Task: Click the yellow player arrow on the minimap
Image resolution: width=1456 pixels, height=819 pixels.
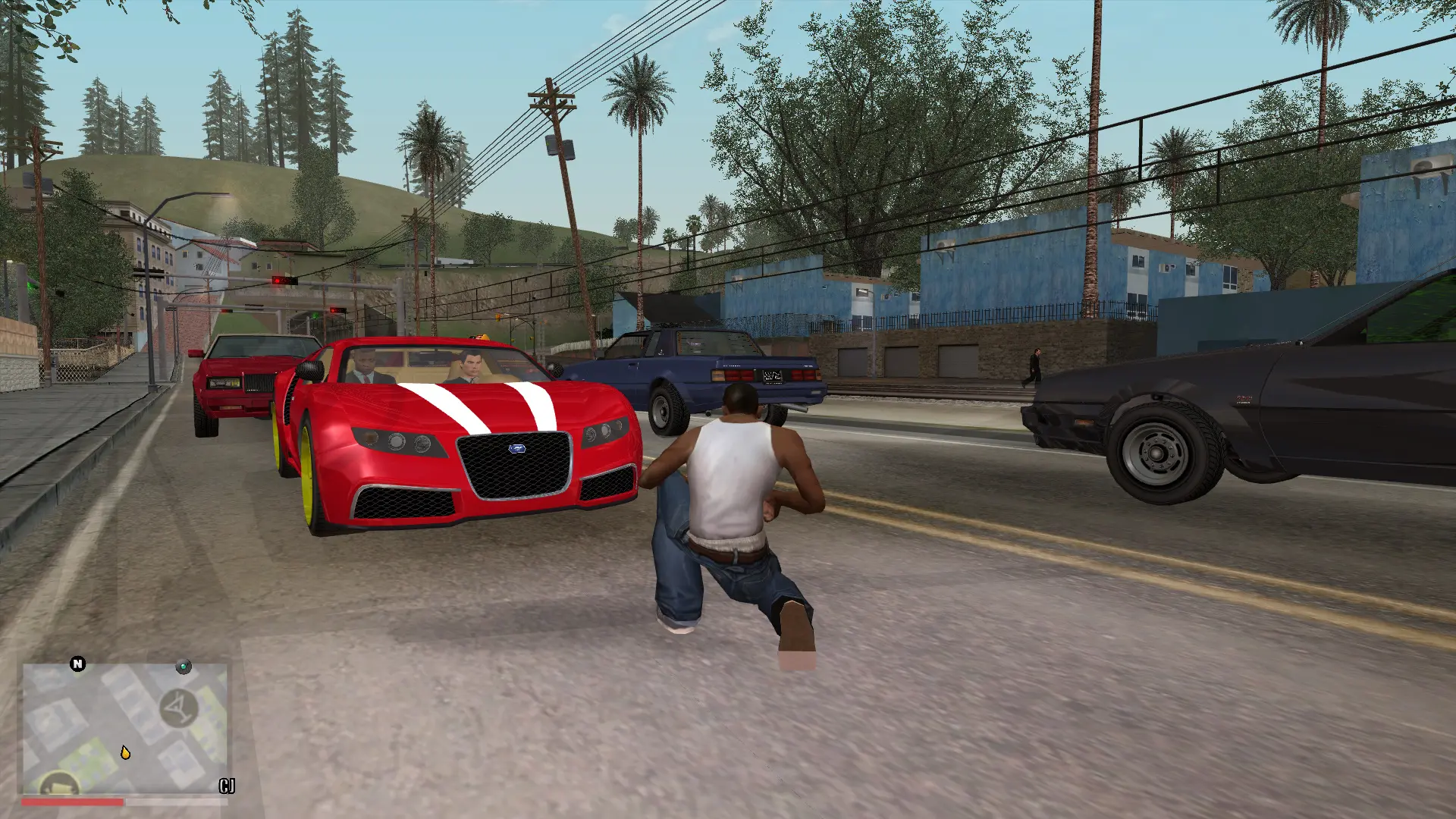Action: tap(125, 752)
